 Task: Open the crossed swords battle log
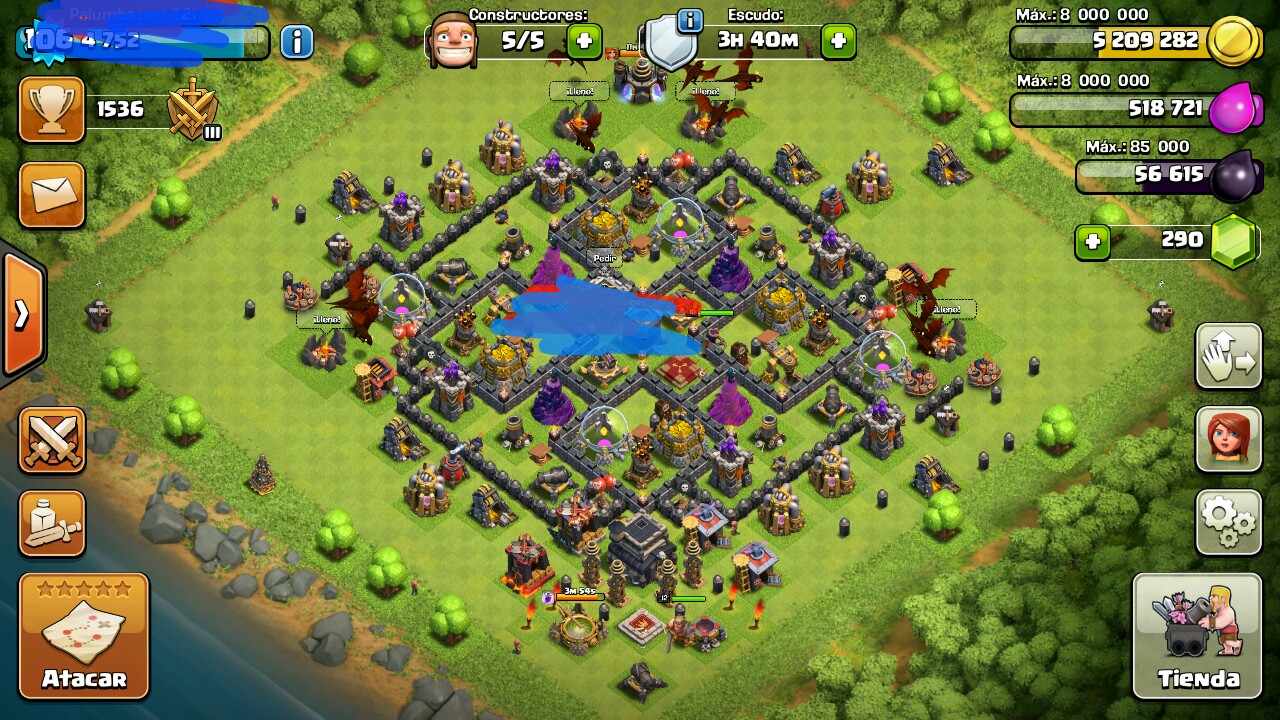click(x=52, y=440)
